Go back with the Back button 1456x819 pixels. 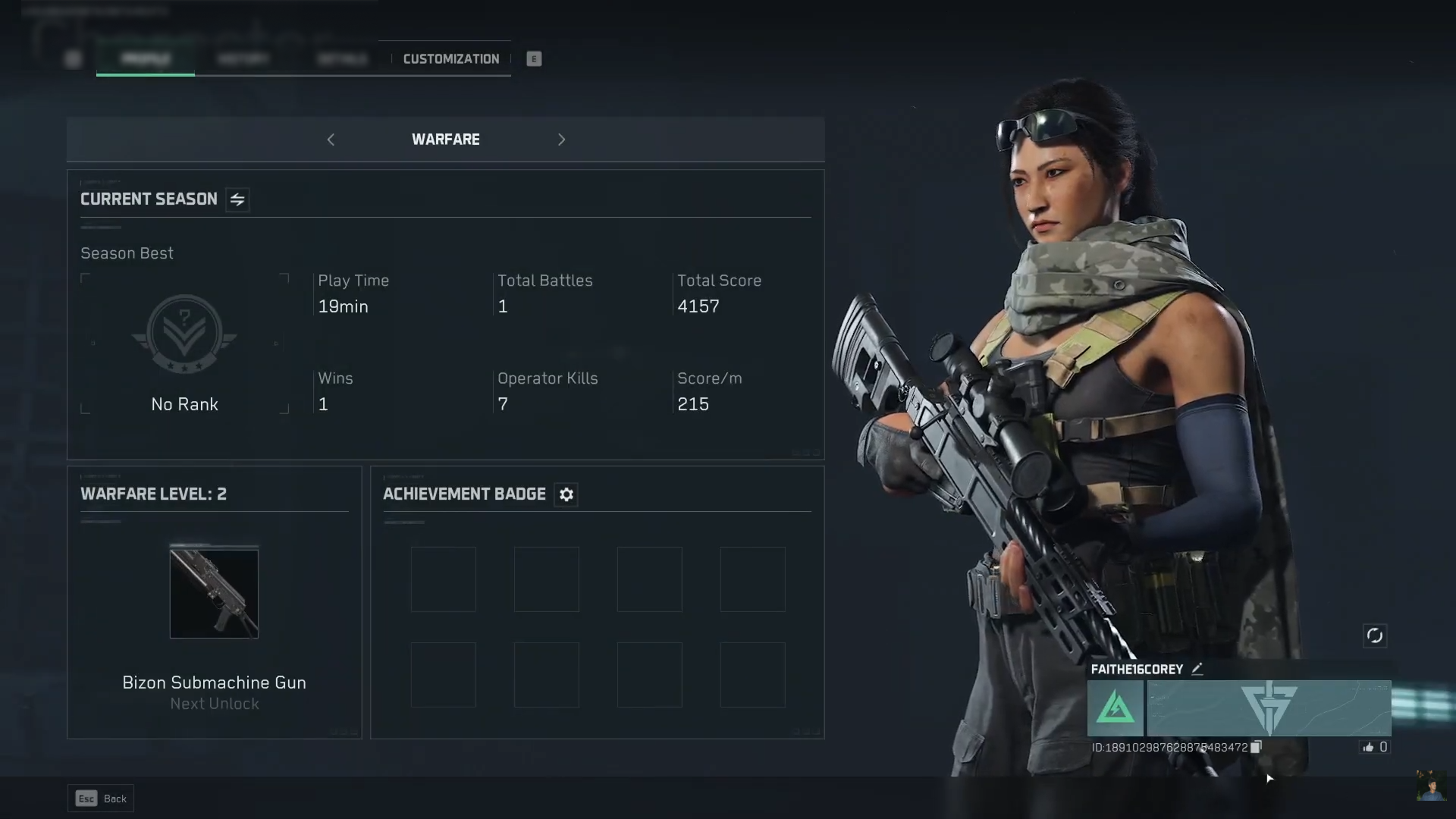point(101,799)
